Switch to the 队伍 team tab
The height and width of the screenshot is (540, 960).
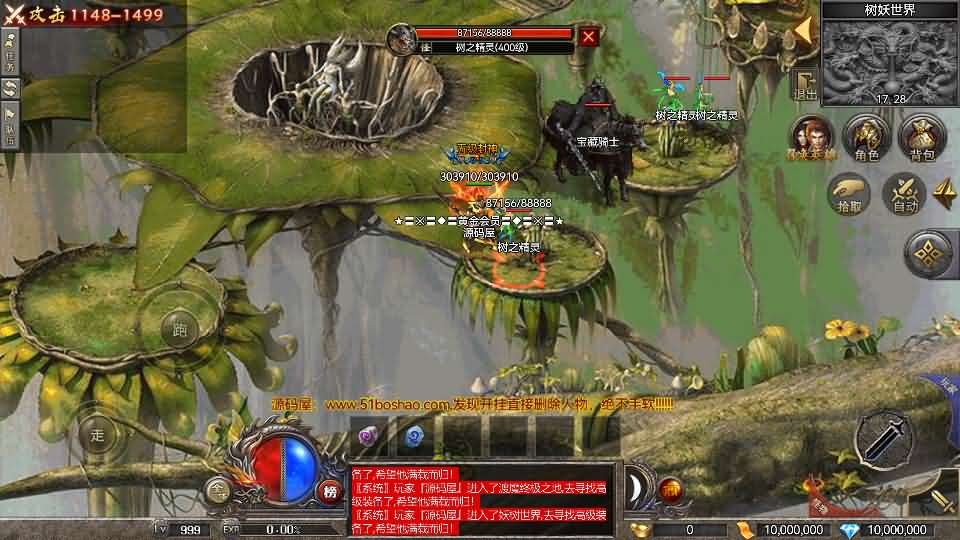[9, 125]
